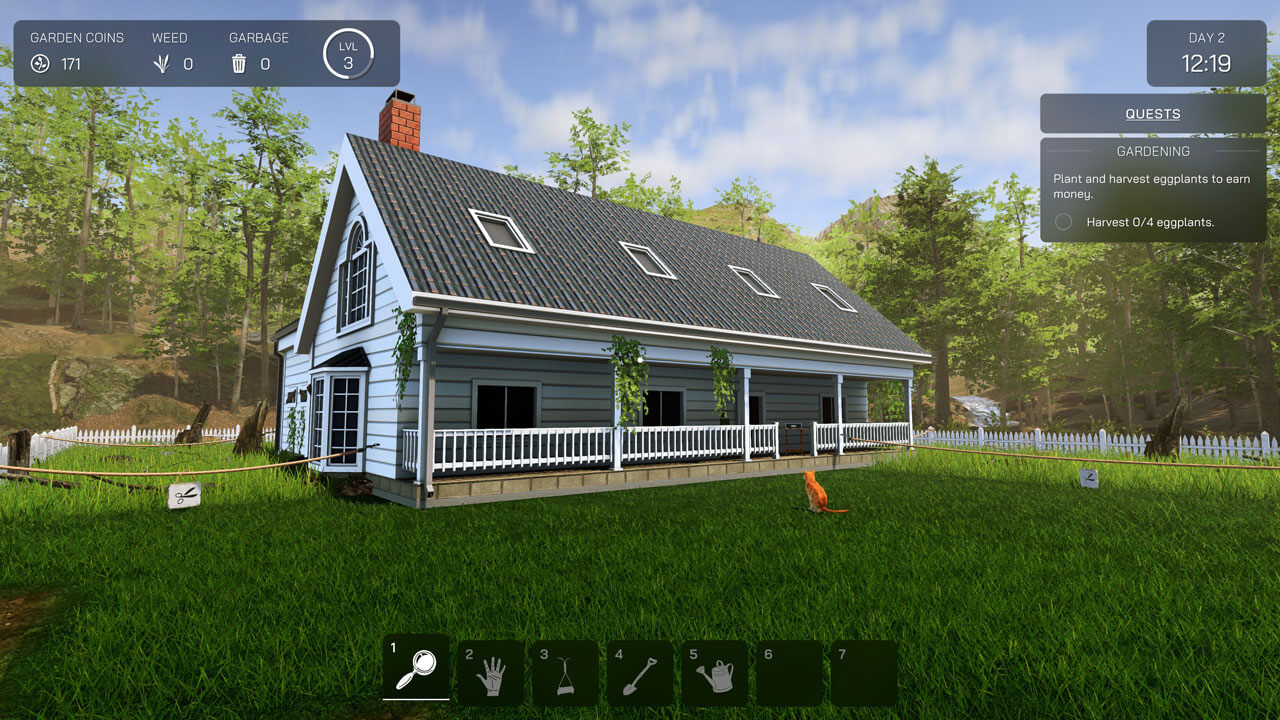Equip the hand glove tool
1280x720 pixels.
(491, 674)
